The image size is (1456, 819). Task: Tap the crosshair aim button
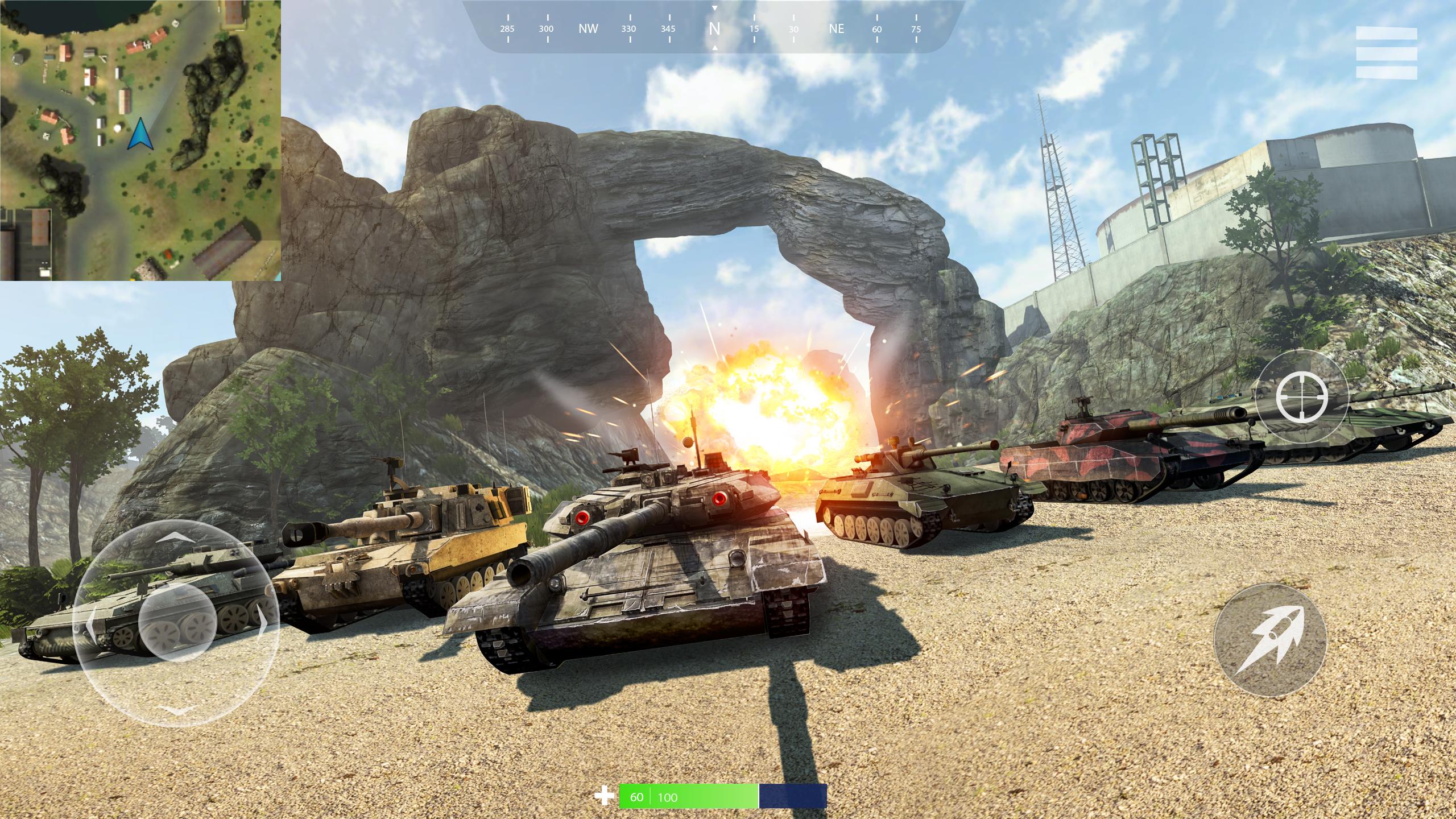pyautogui.click(x=1302, y=396)
